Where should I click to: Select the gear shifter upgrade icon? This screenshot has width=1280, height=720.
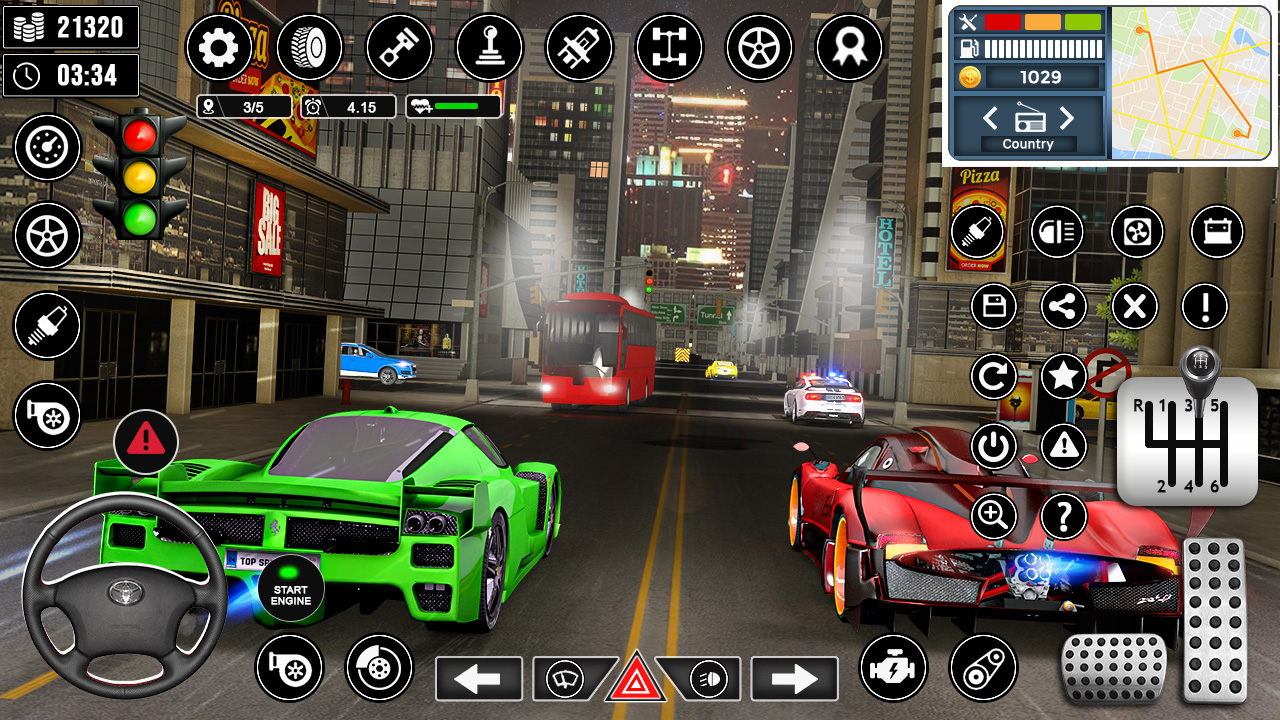[489, 47]
